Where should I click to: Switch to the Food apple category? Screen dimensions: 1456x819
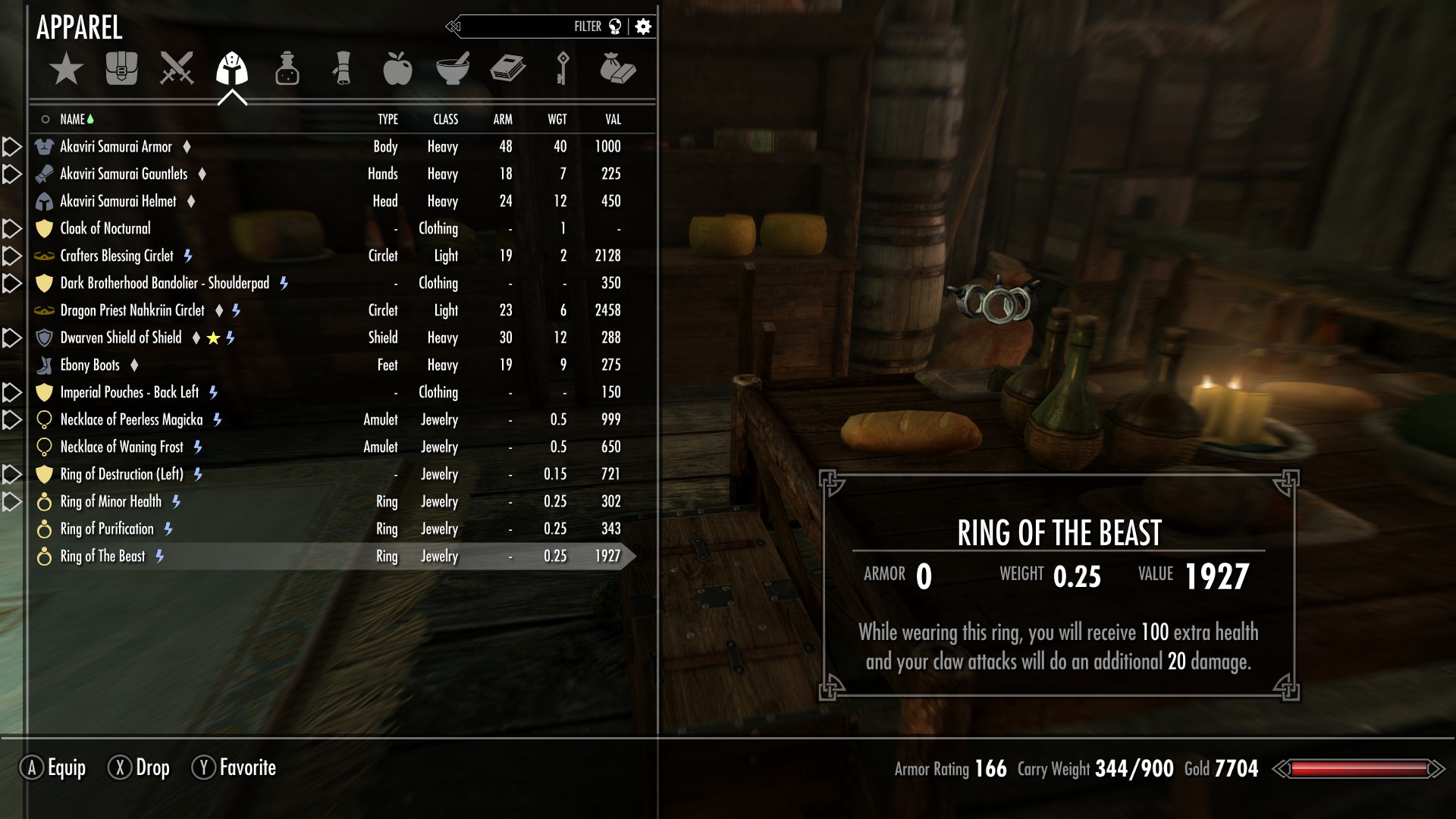tap(397, 69)
